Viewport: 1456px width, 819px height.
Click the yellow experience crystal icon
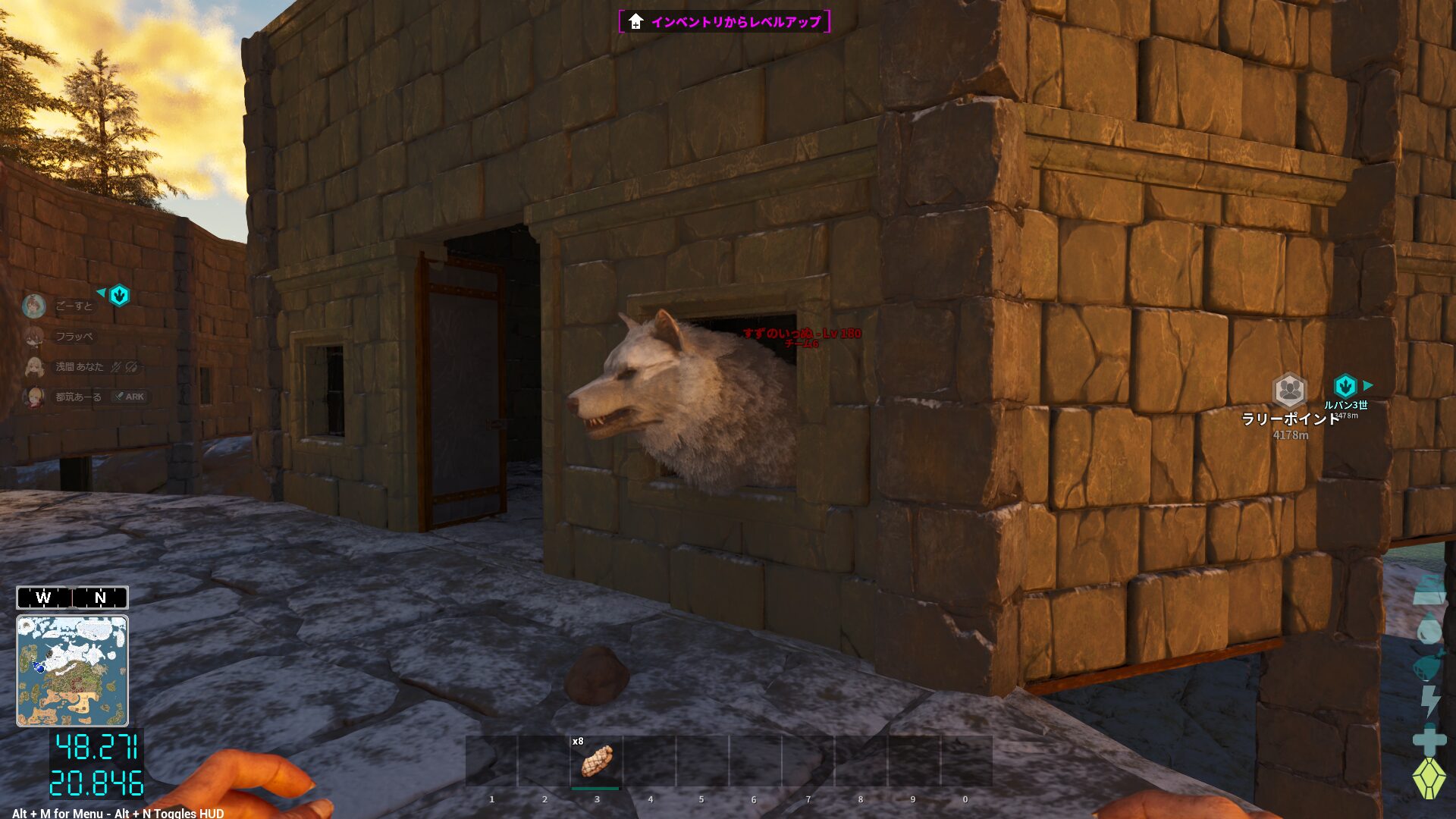pyautogui.click(x=1429, y=778)
